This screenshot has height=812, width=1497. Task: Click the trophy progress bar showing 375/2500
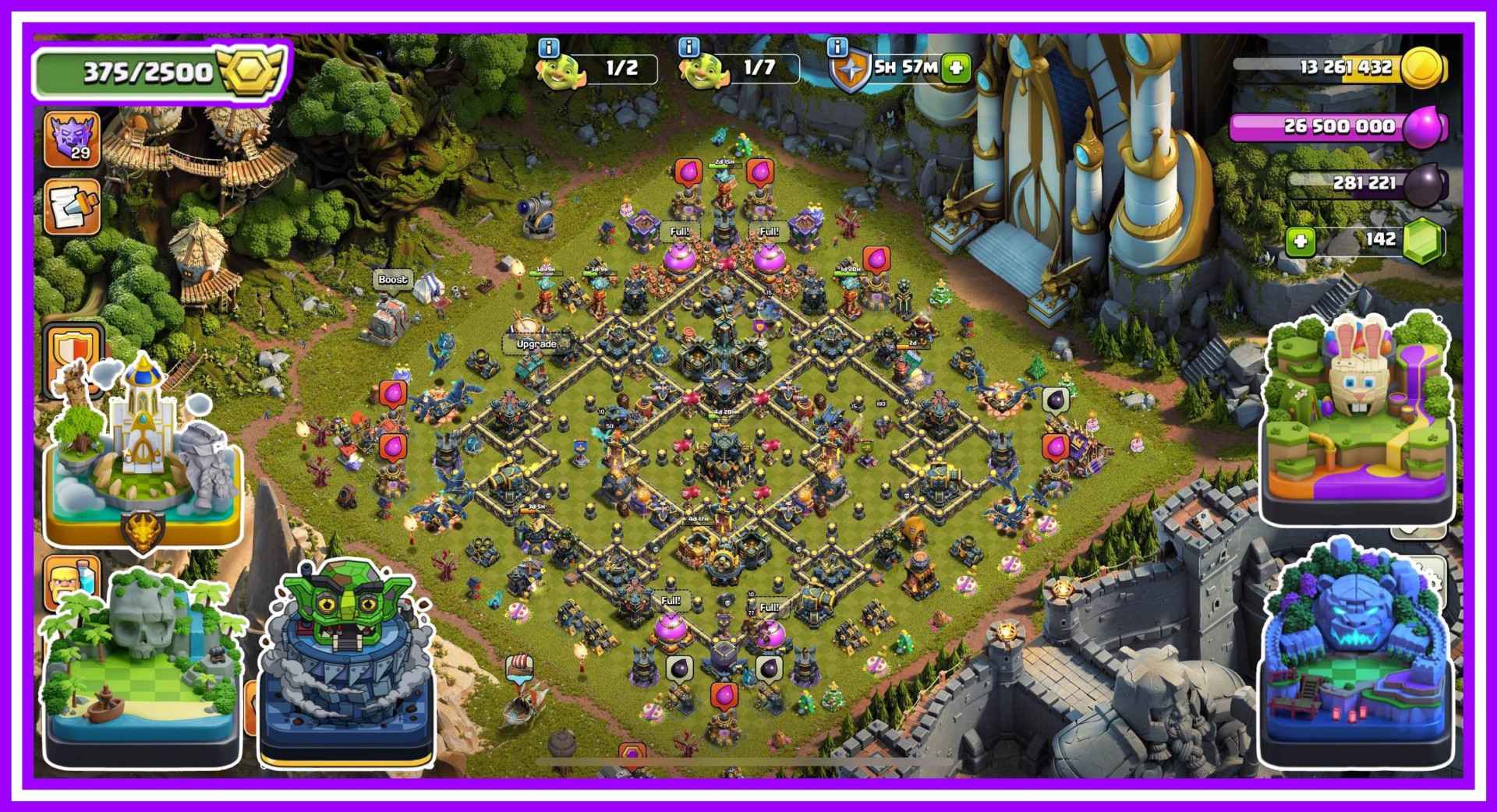coord(136,72)
